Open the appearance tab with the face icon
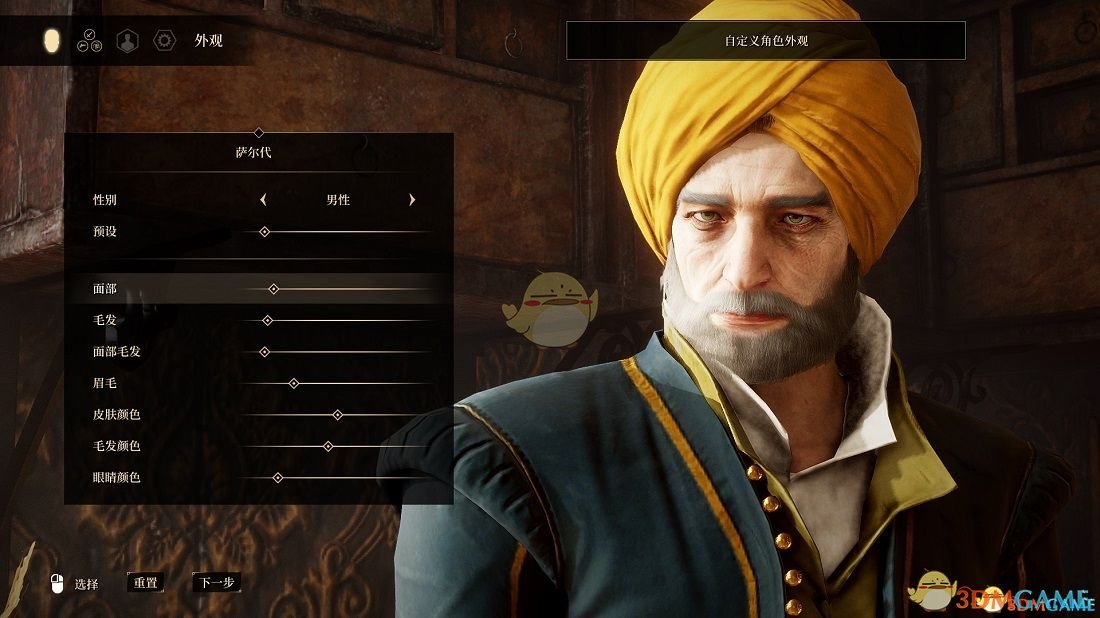The height and width of the screenshot is (618, 1100). tap(52, 41)
